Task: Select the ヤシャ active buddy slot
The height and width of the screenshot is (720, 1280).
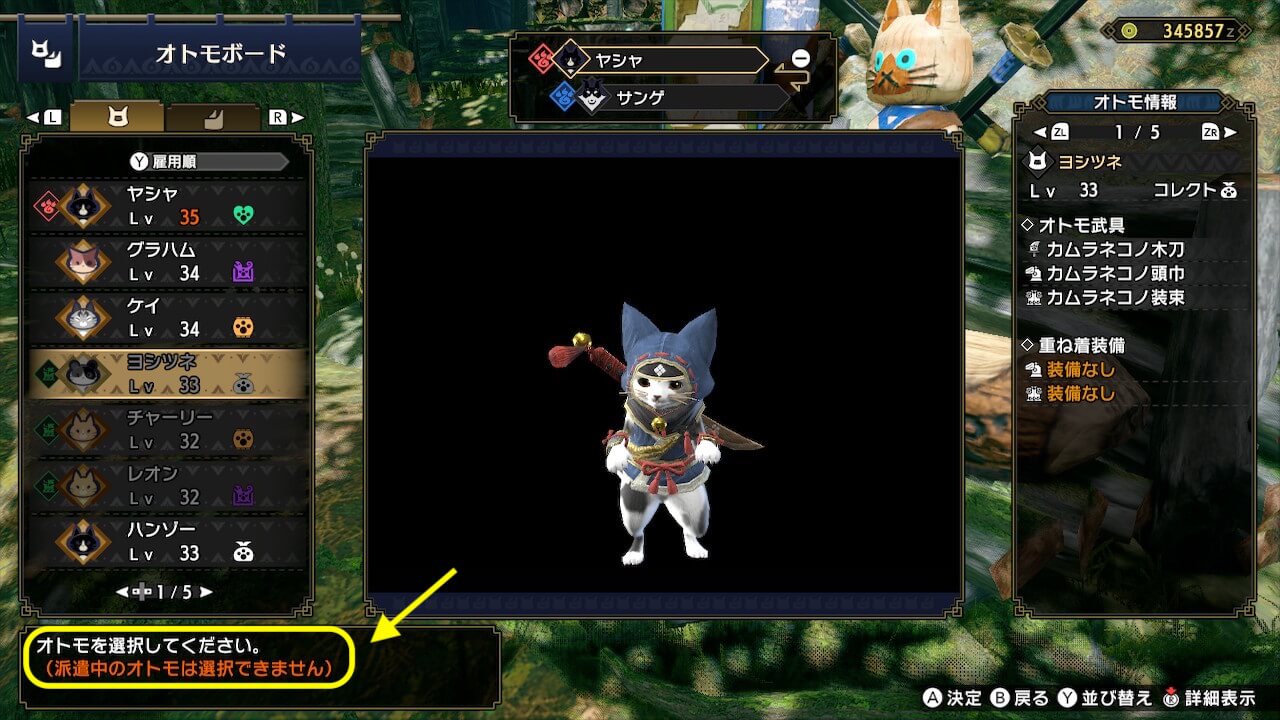Action: 658,60
